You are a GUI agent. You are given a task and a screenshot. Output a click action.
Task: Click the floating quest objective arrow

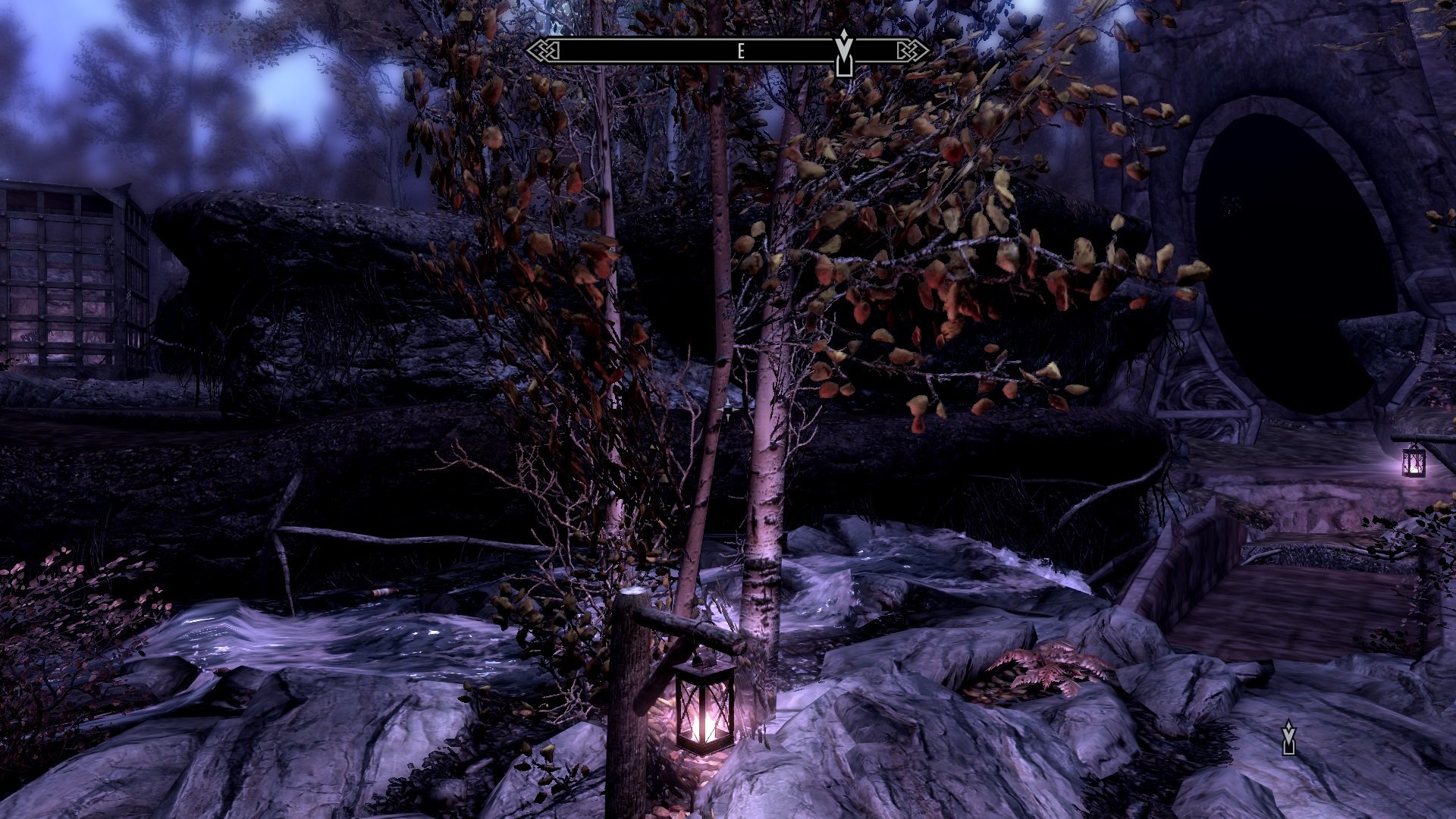click(x=1288, y=738)
